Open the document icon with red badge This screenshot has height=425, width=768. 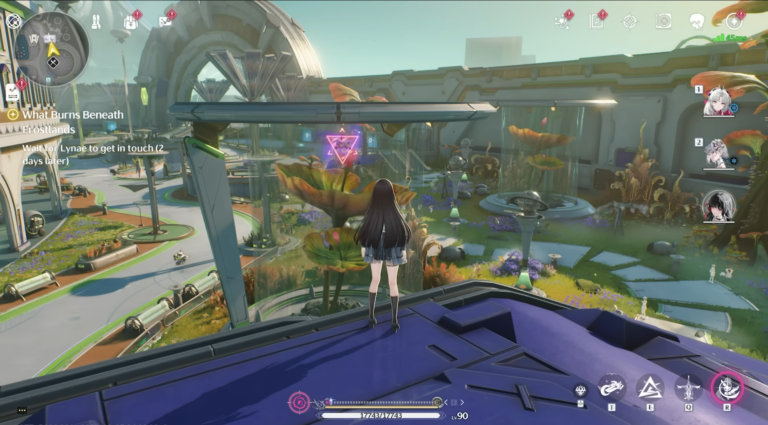[x=596, y=21]
